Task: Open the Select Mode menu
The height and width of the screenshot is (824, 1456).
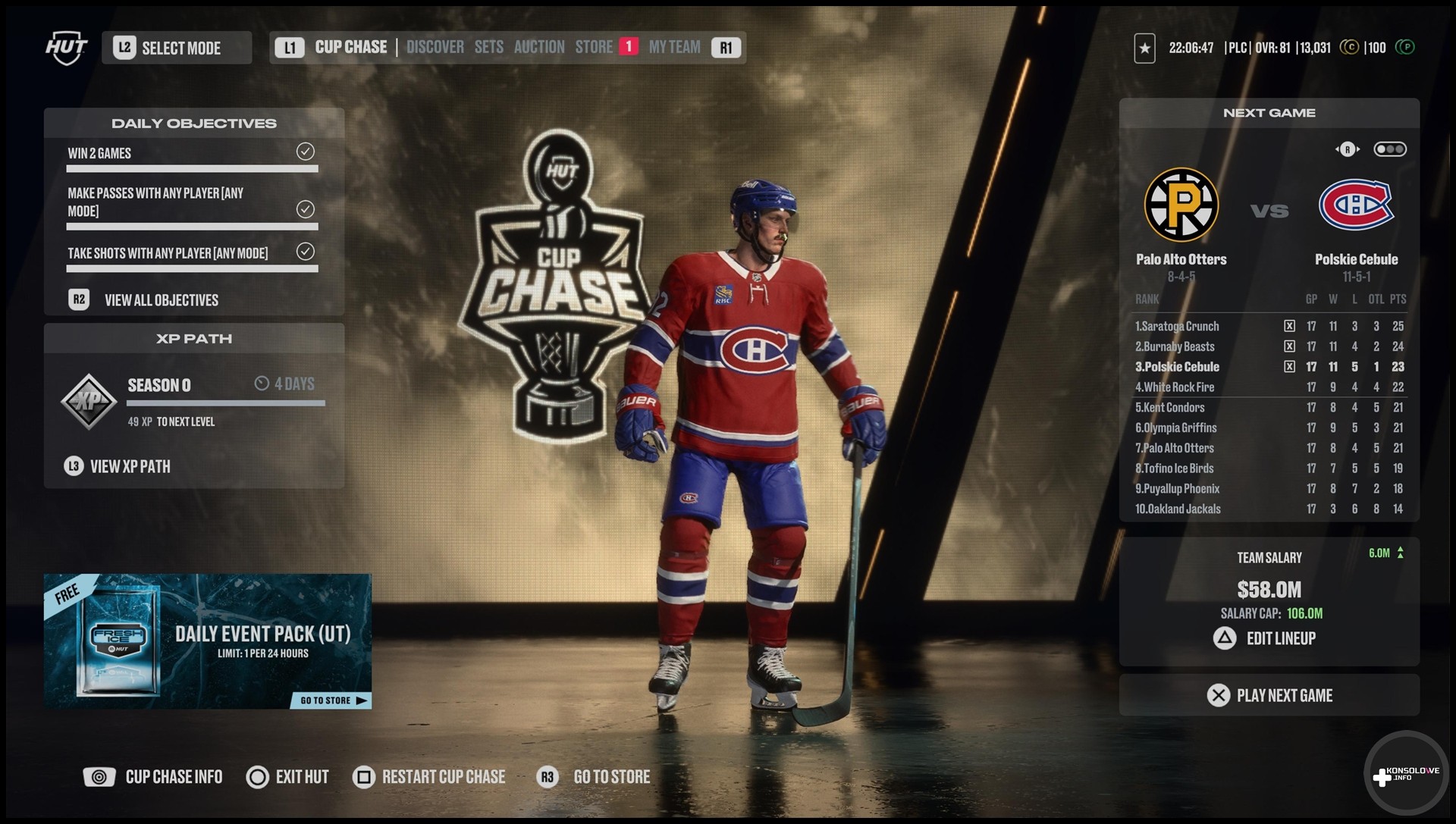Action: pyautogui.click(x=177, y=48)
